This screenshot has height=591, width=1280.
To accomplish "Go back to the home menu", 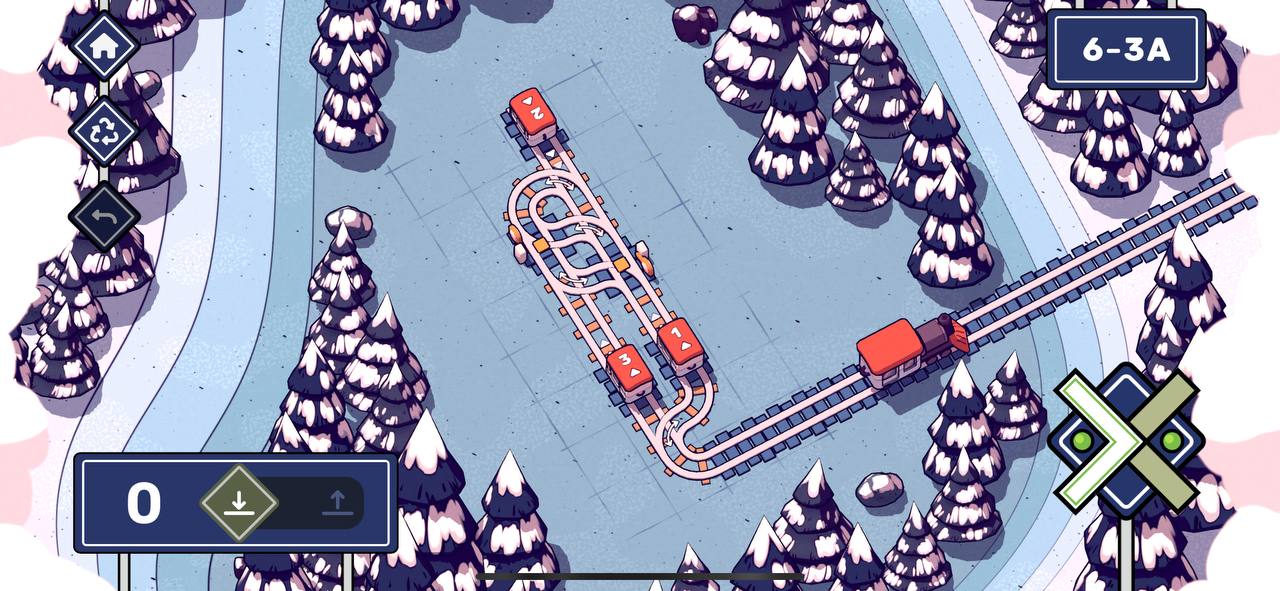I will tap(104, 45).
